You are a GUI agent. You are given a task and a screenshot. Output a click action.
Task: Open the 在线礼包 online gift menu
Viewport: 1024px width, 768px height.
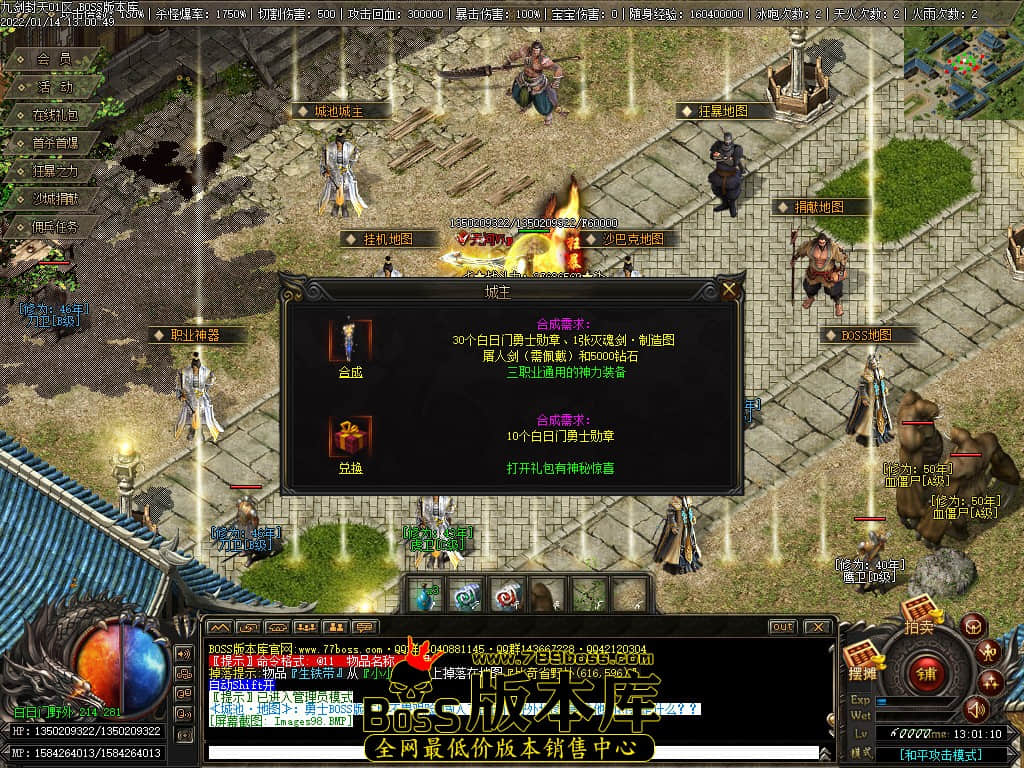tap(55, 115)
